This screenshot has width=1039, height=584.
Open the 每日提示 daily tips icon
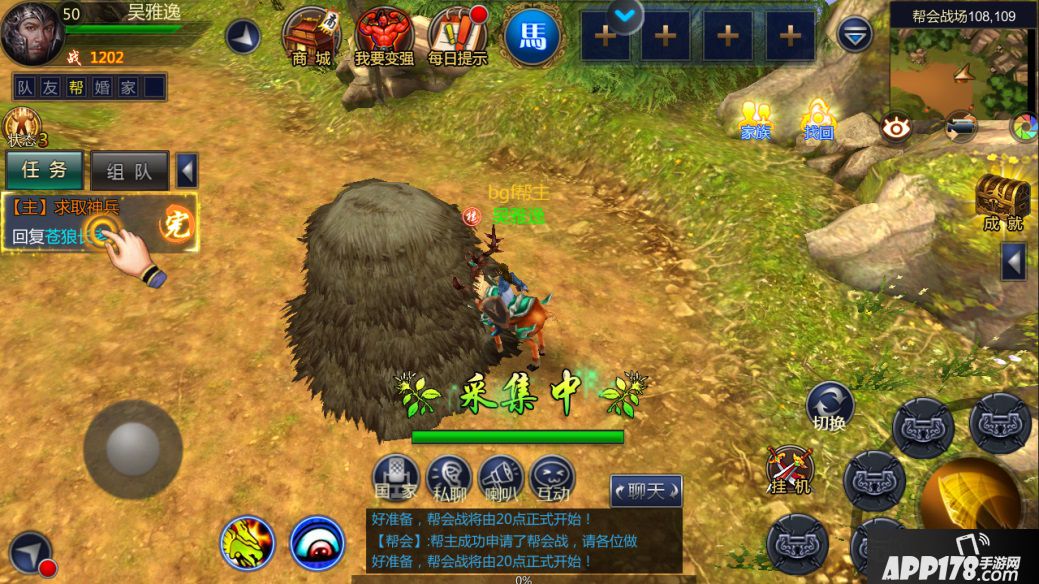(457, 36)
